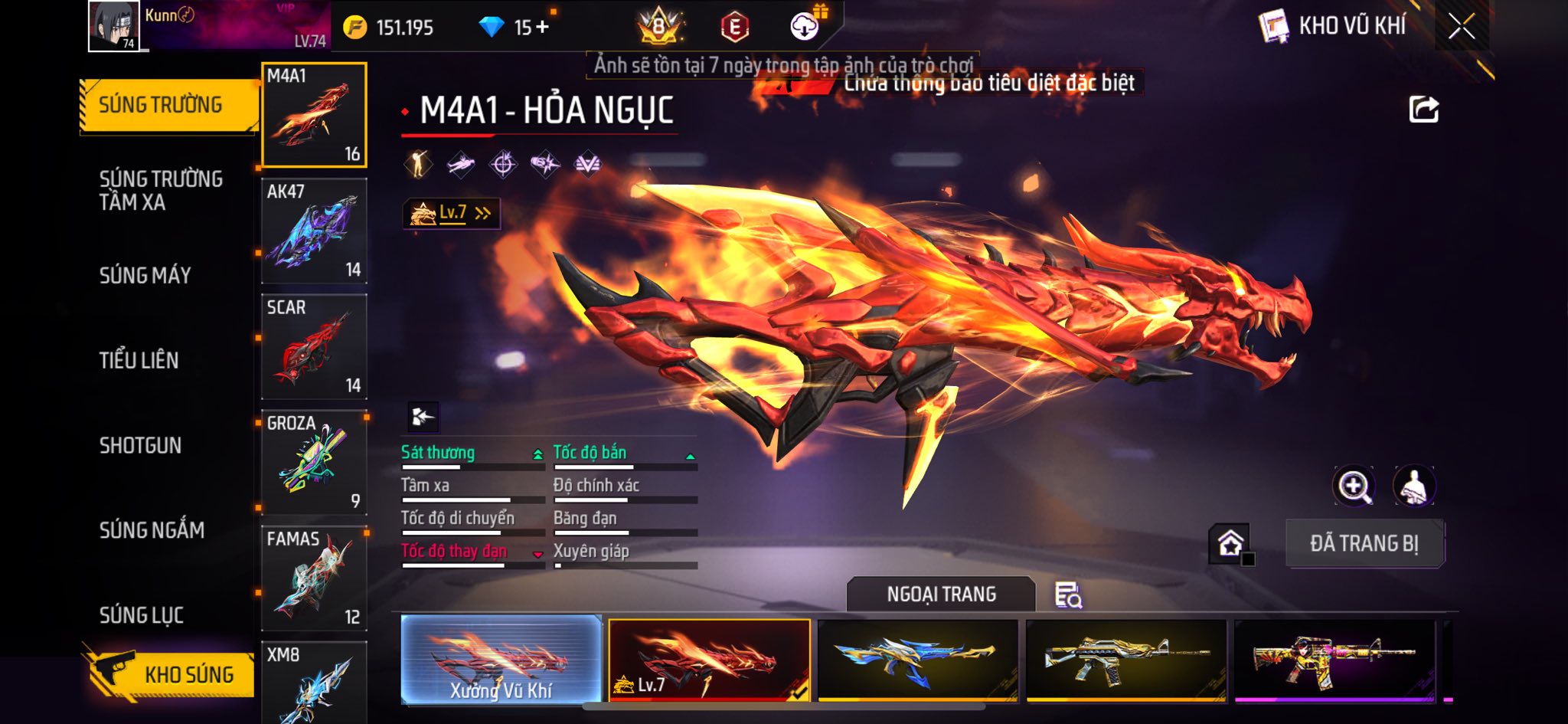This screenshot has height=724, width=1568.
Task: Click the magnifier zoom-in icon
Action: coord(1354,486)
